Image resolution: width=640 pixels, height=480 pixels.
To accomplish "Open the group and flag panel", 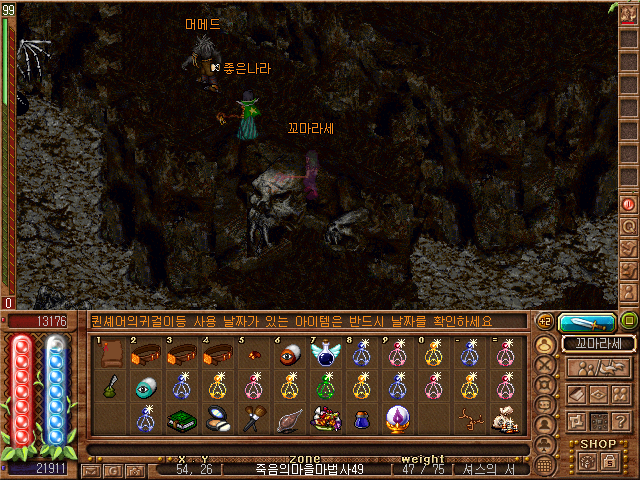I will tap(598, 368).
